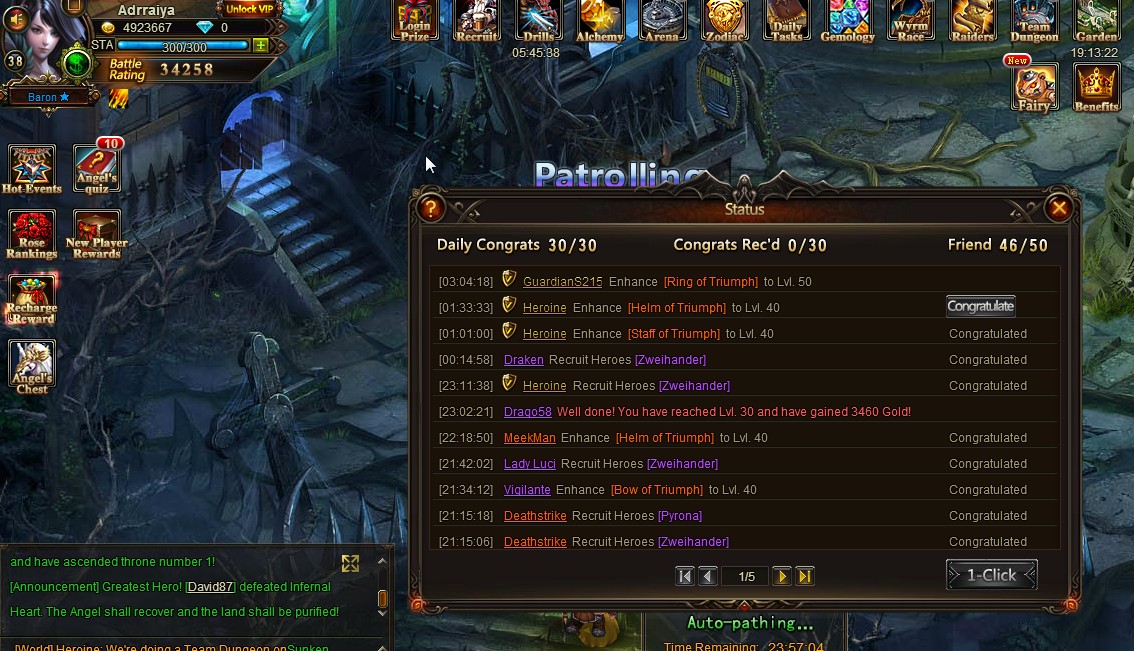Open the Fairy icon marked New

pos(1034,88)
